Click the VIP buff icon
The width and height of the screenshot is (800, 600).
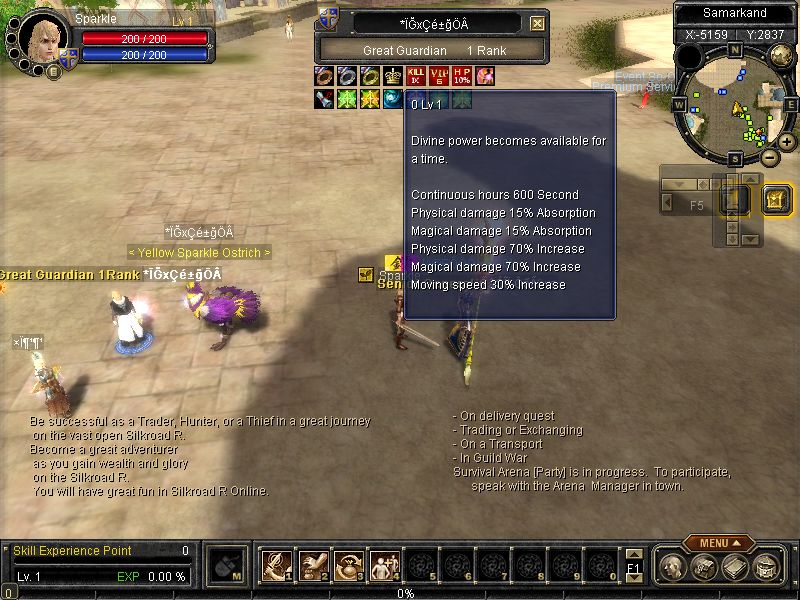(x=439, y=75)
